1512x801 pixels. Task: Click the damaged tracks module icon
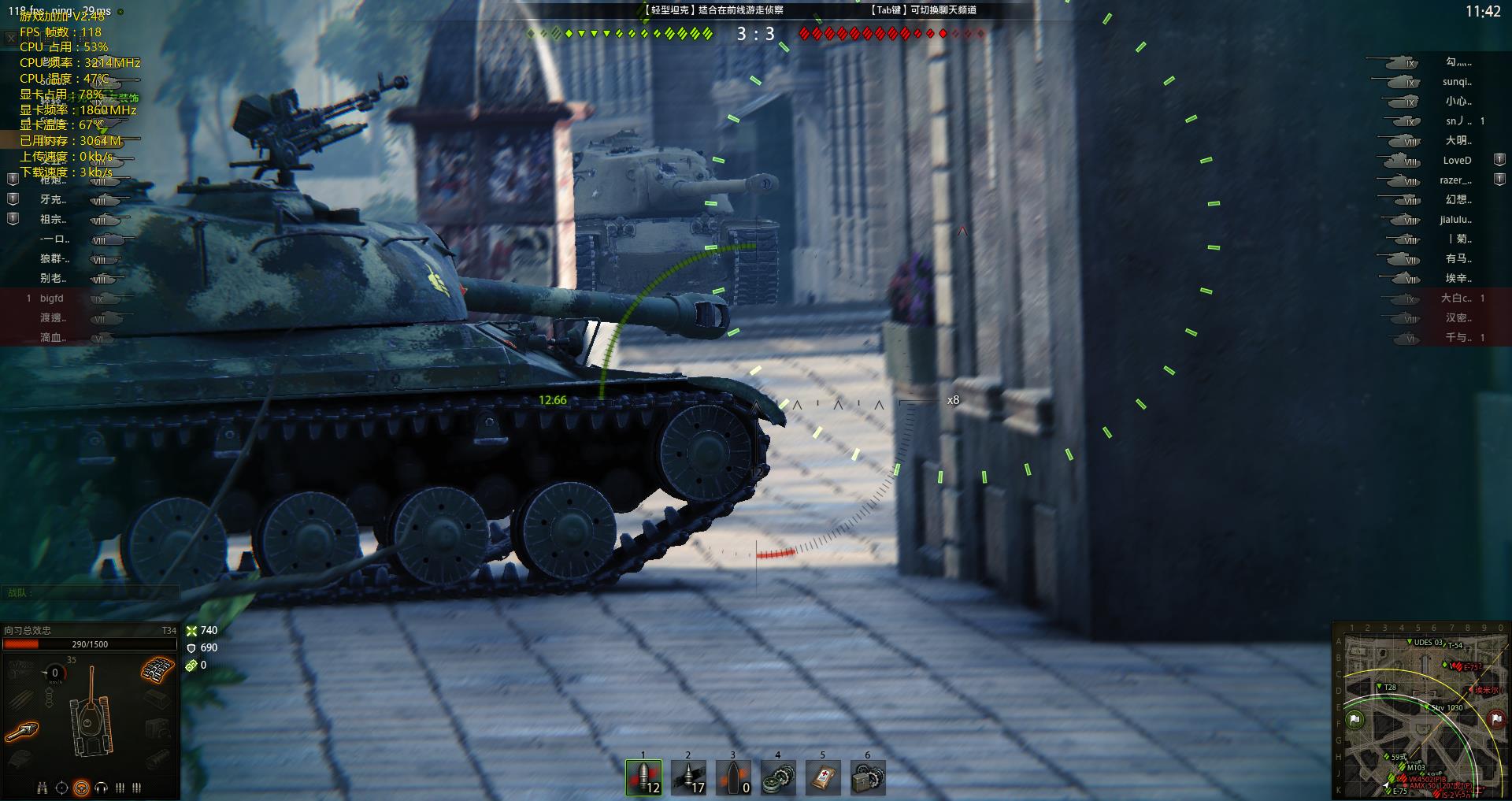click(157, 670)
